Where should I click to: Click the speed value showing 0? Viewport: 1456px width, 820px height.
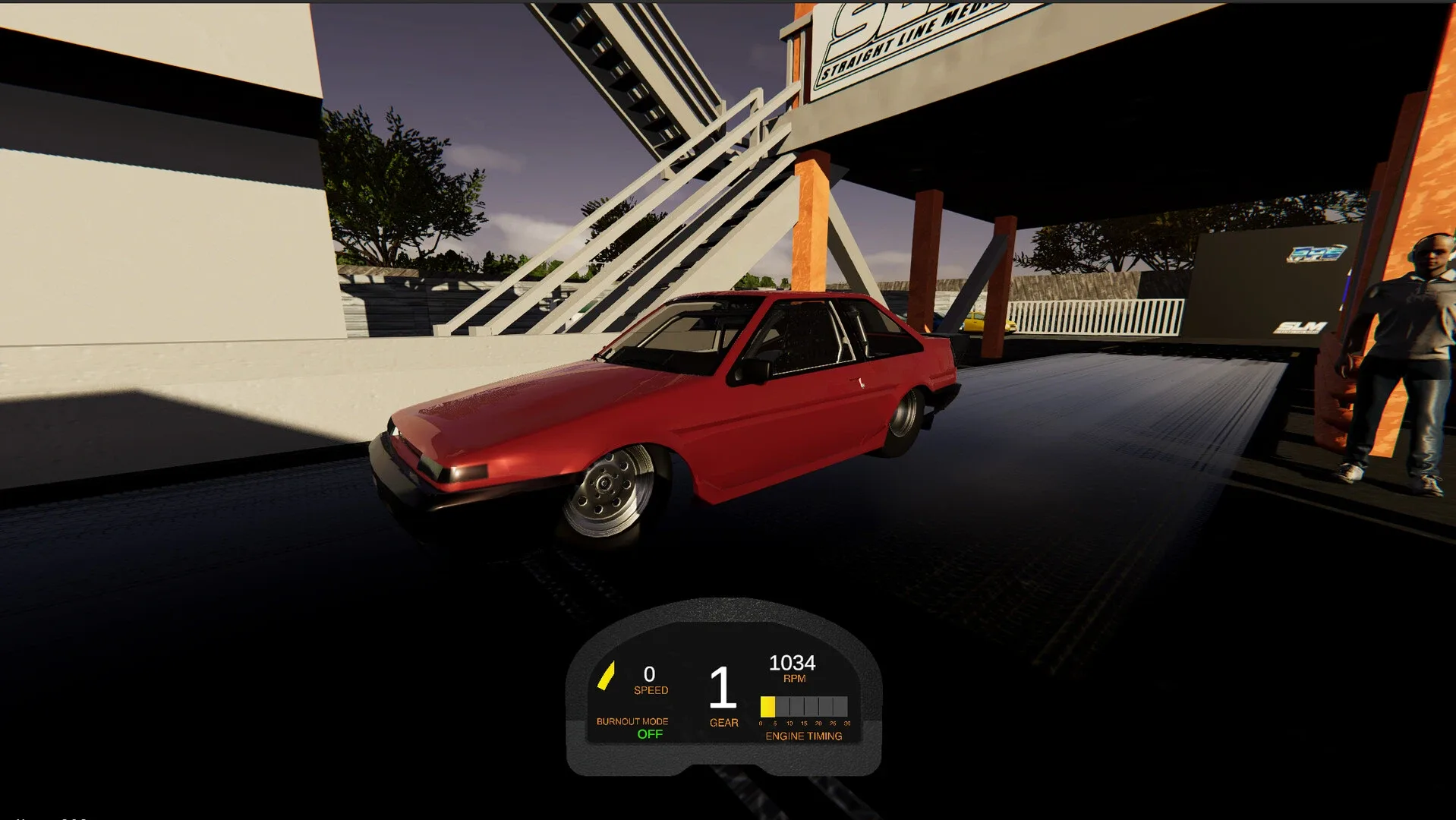[649, 673]
